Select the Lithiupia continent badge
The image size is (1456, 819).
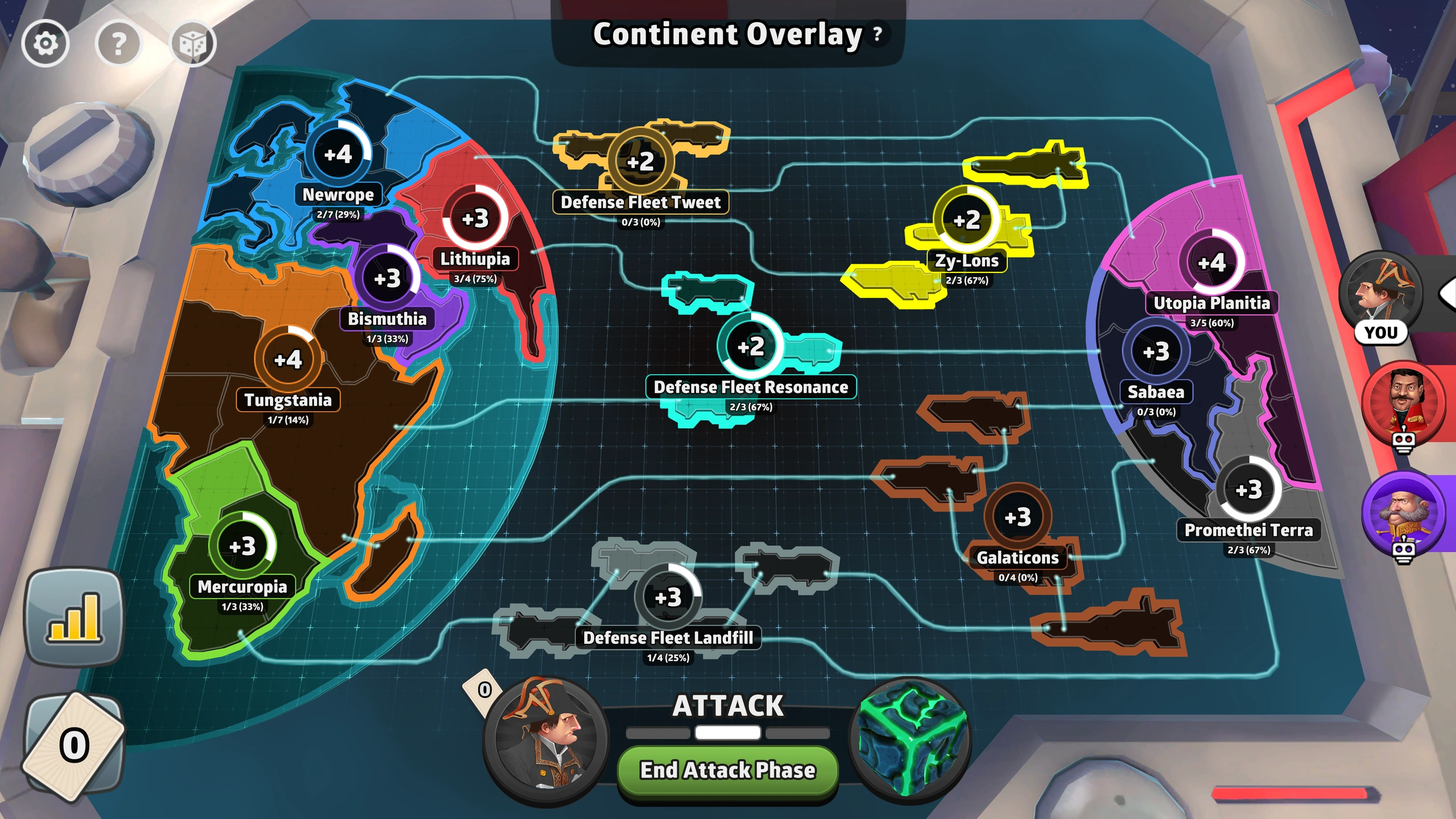coord(475,219)
